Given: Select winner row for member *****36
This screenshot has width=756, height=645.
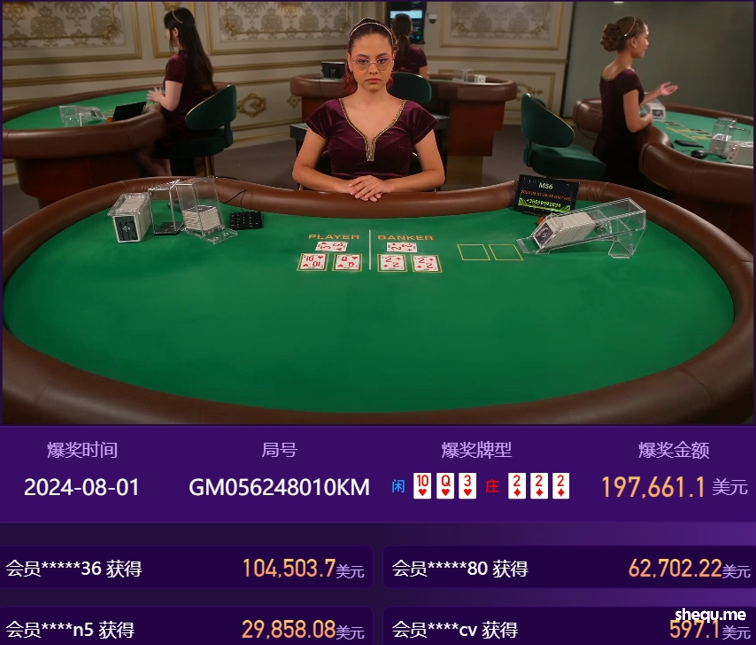Looking at the screenshot, I should [186, 569].
